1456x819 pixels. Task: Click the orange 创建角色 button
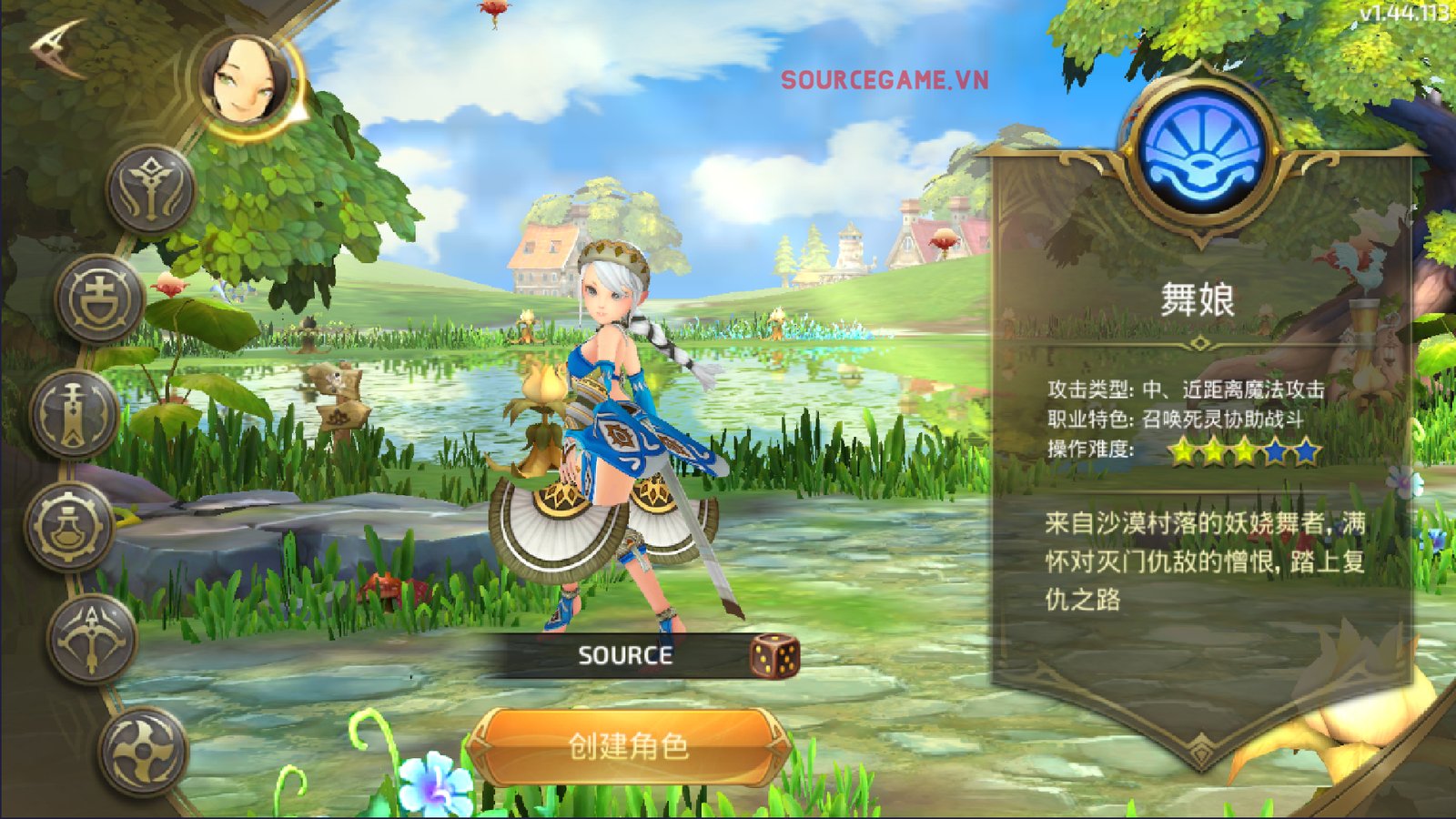628,746
